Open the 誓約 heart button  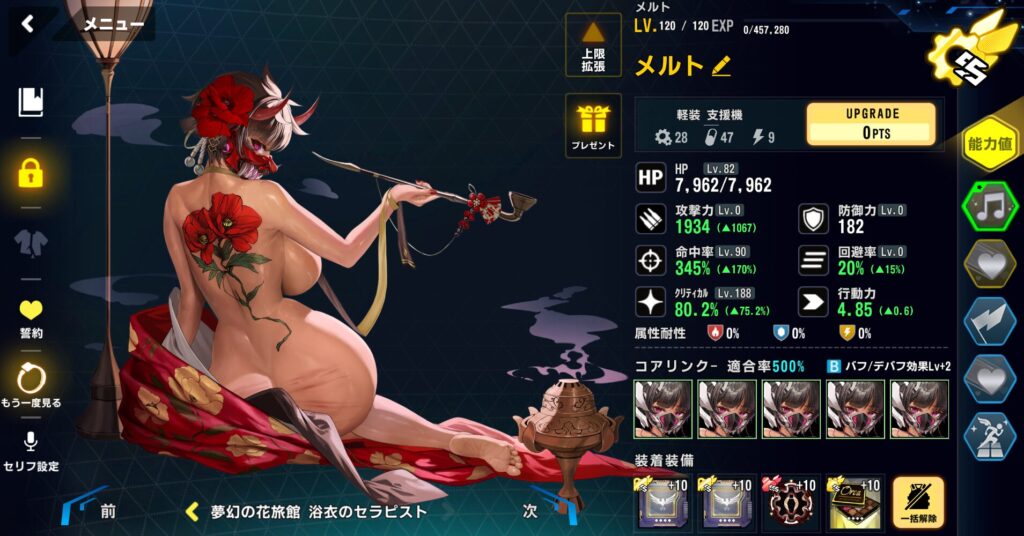pyautogui.click(x=31, y=318)
